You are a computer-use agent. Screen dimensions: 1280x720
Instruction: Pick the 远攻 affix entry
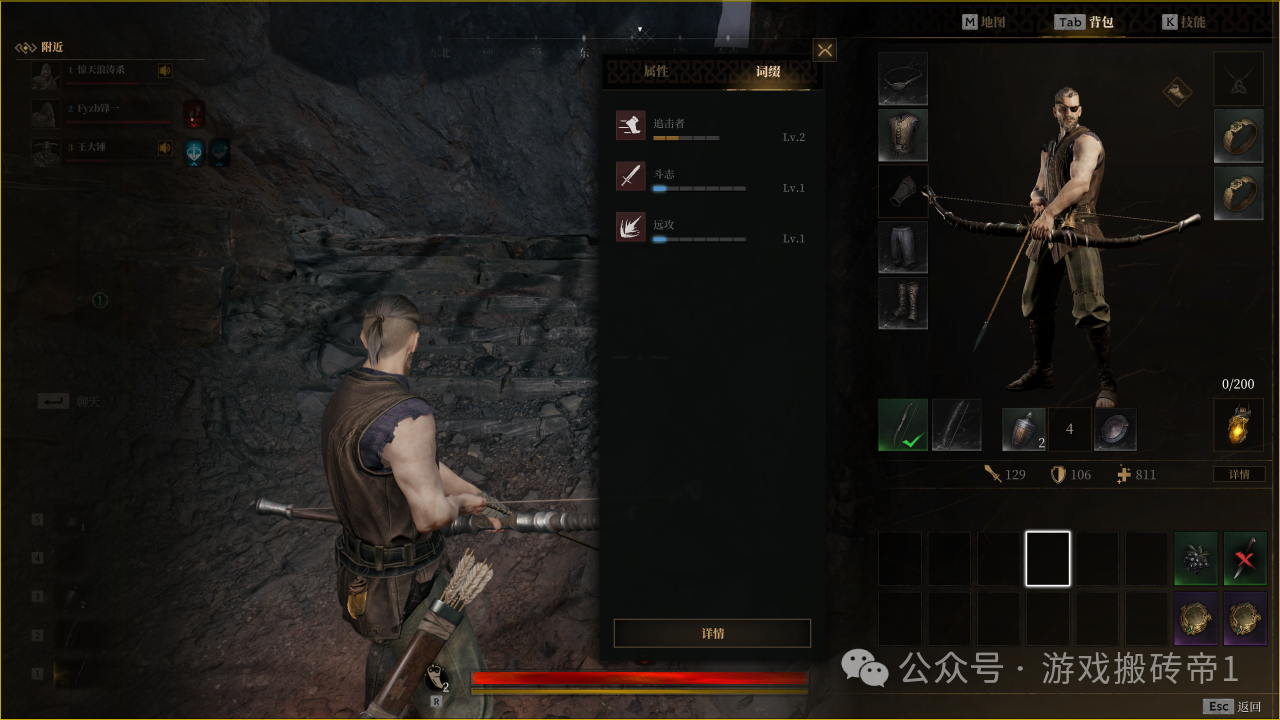711,229
